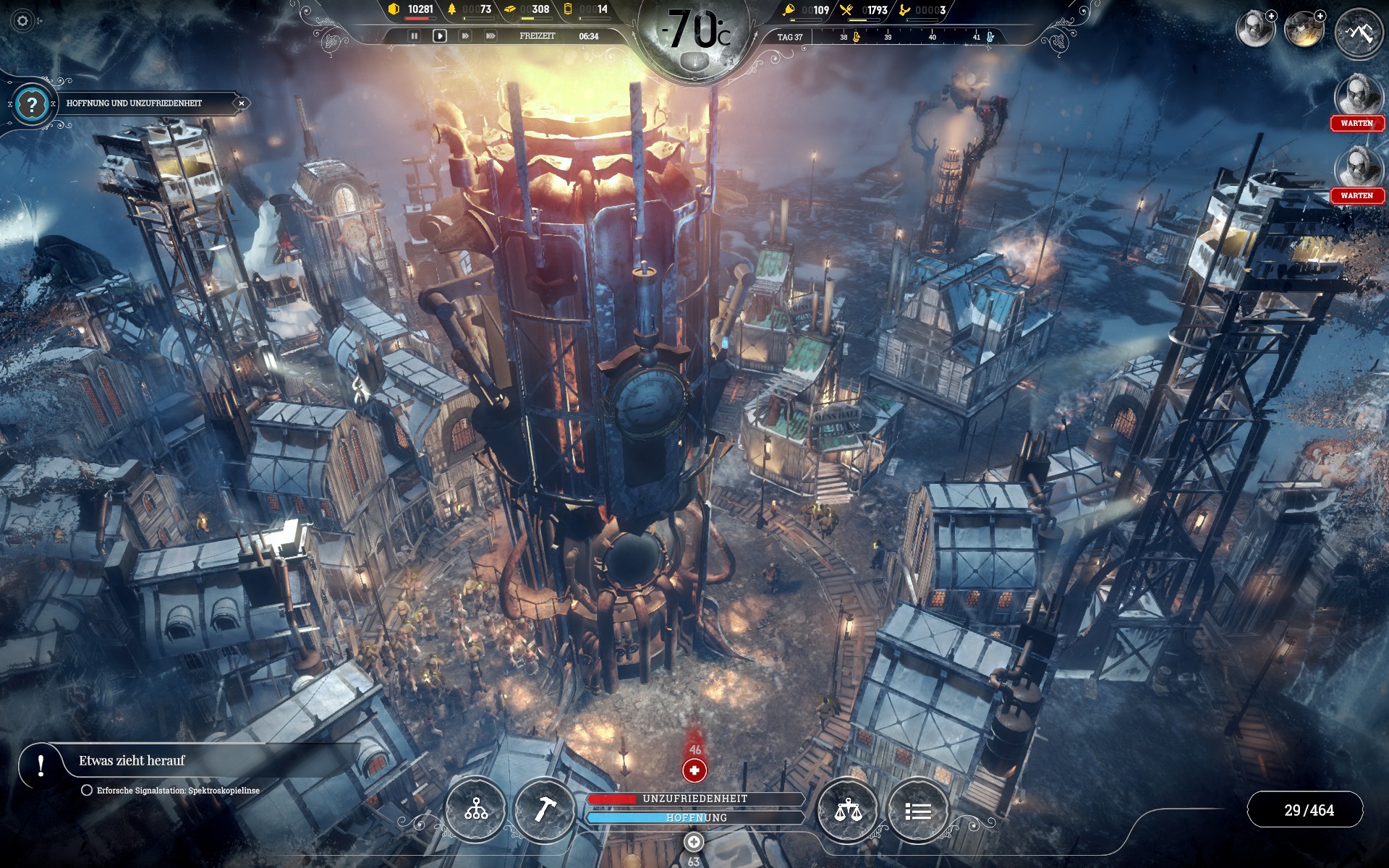
Task: Open the Book of Laws scales
Action: click(848, 810)
